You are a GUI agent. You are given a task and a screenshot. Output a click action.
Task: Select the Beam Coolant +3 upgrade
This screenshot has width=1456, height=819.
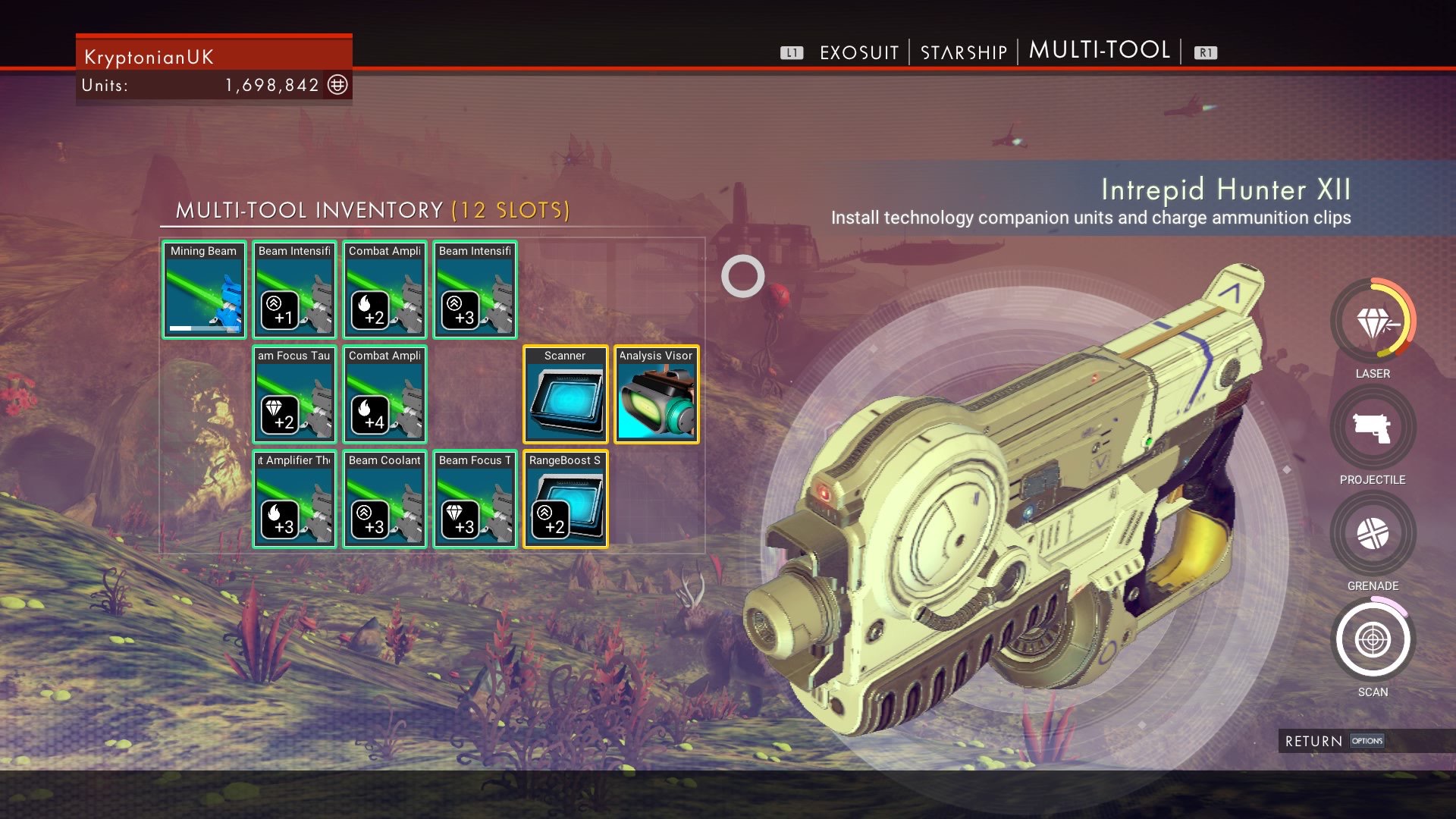(384, 499)
